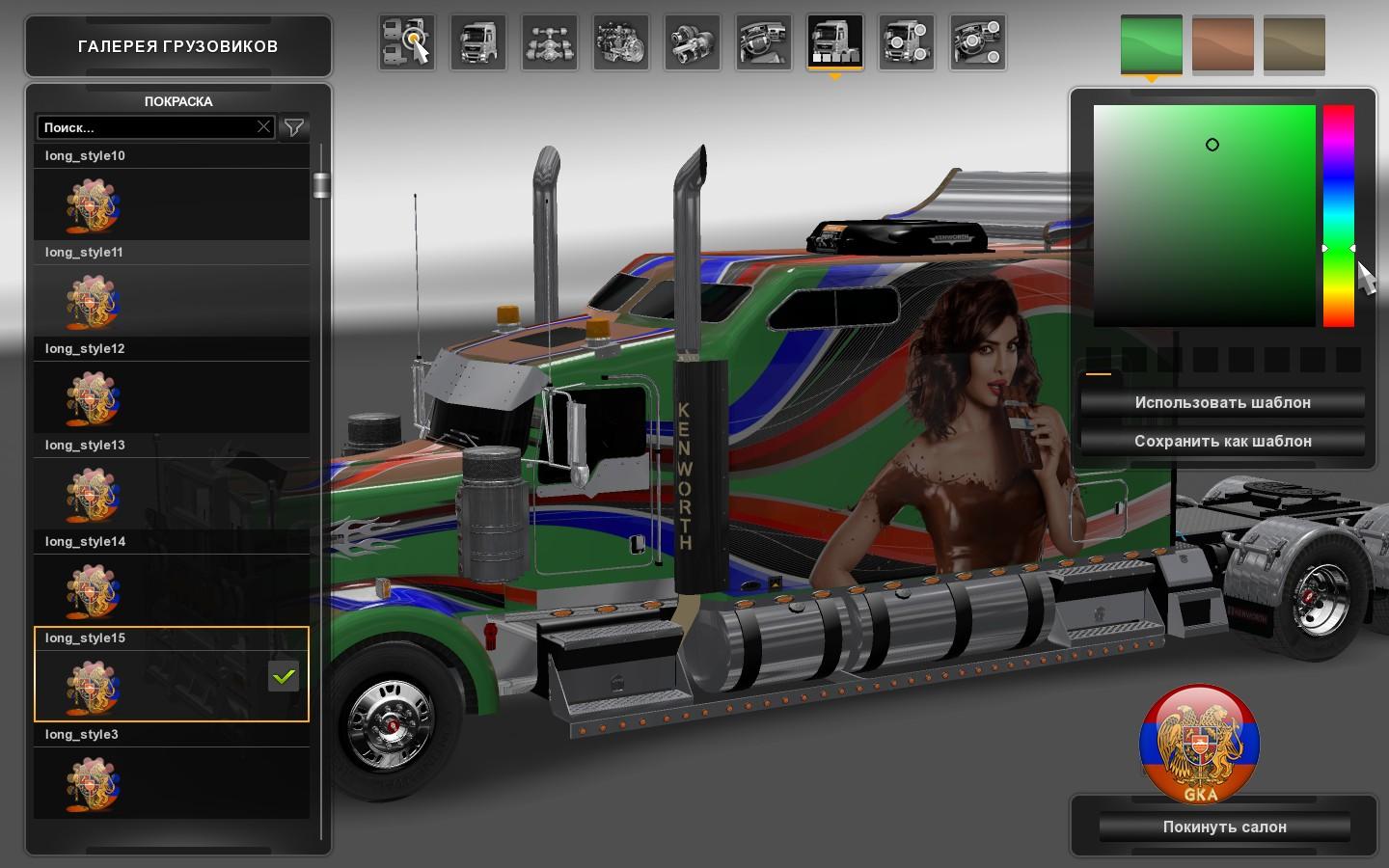1389x868 pixels.
Task: Apply the long_style14 paint job
Action: click(172, 589)
